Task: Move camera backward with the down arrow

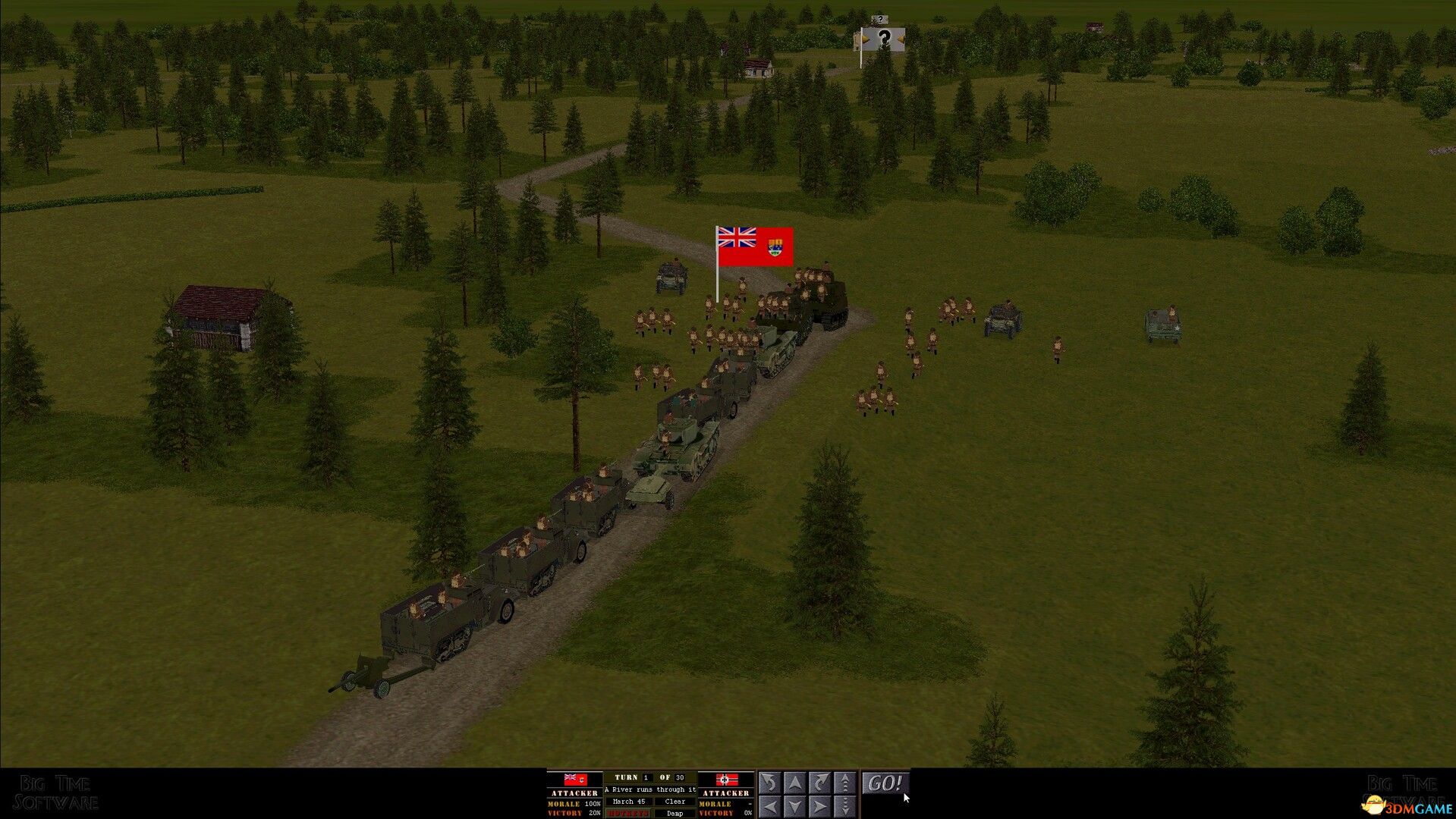Action: (794, 805)
